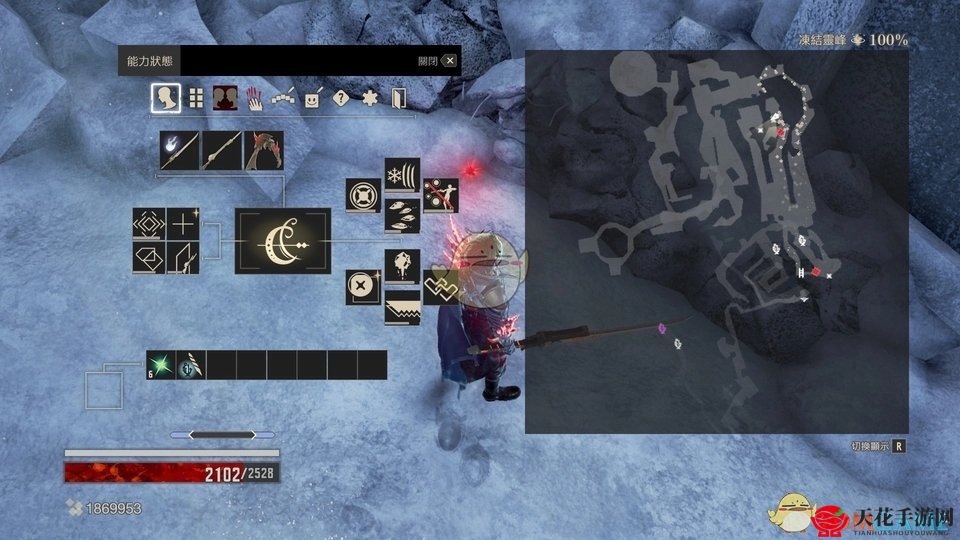Select the green sparkle item slot
The width and height of the screenshot is (960, 540).
pos(161,365)
